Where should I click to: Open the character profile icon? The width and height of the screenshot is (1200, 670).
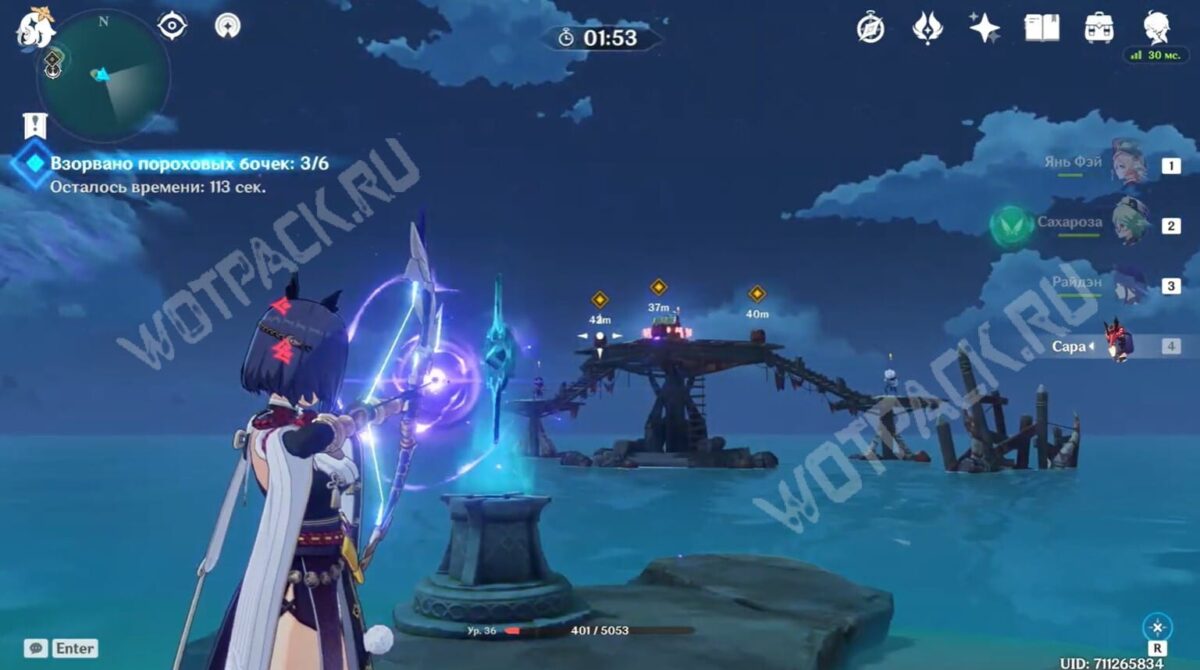(x=1157, y=28)
